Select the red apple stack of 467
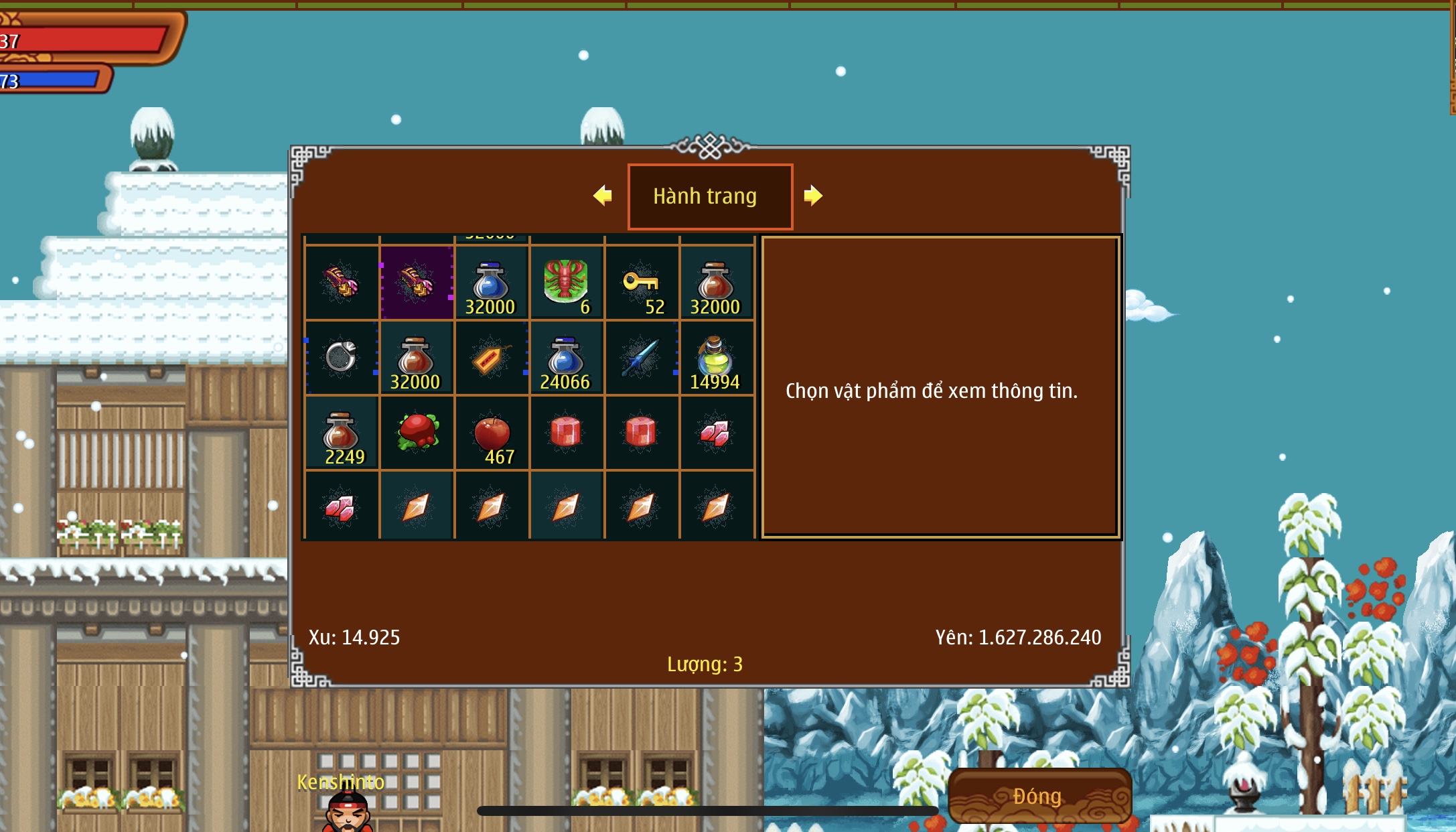This screenshot has width=1456, height=832. (x=492, y=433)
